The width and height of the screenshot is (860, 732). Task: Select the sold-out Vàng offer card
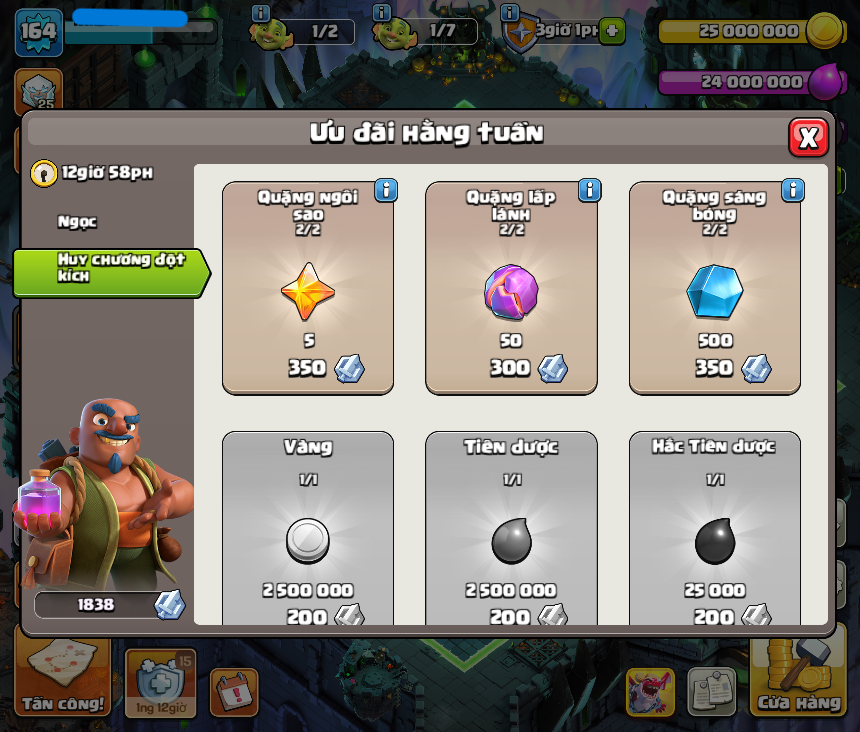(x=308, y=530)
